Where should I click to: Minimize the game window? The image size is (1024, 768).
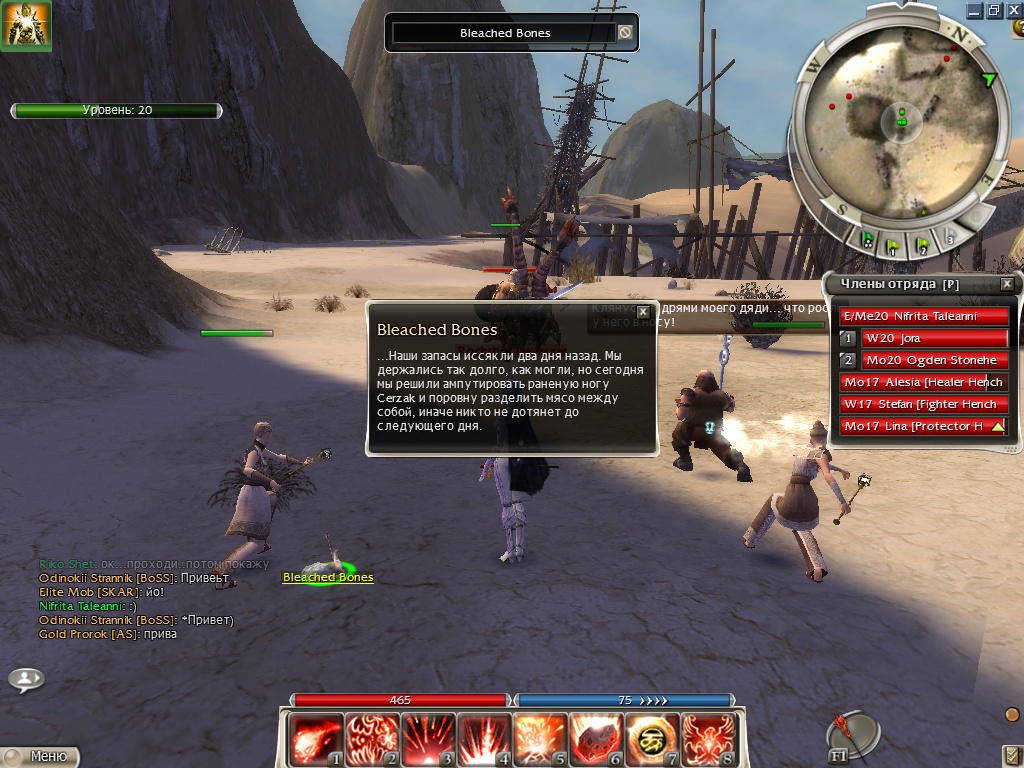(x=975, y=10)
